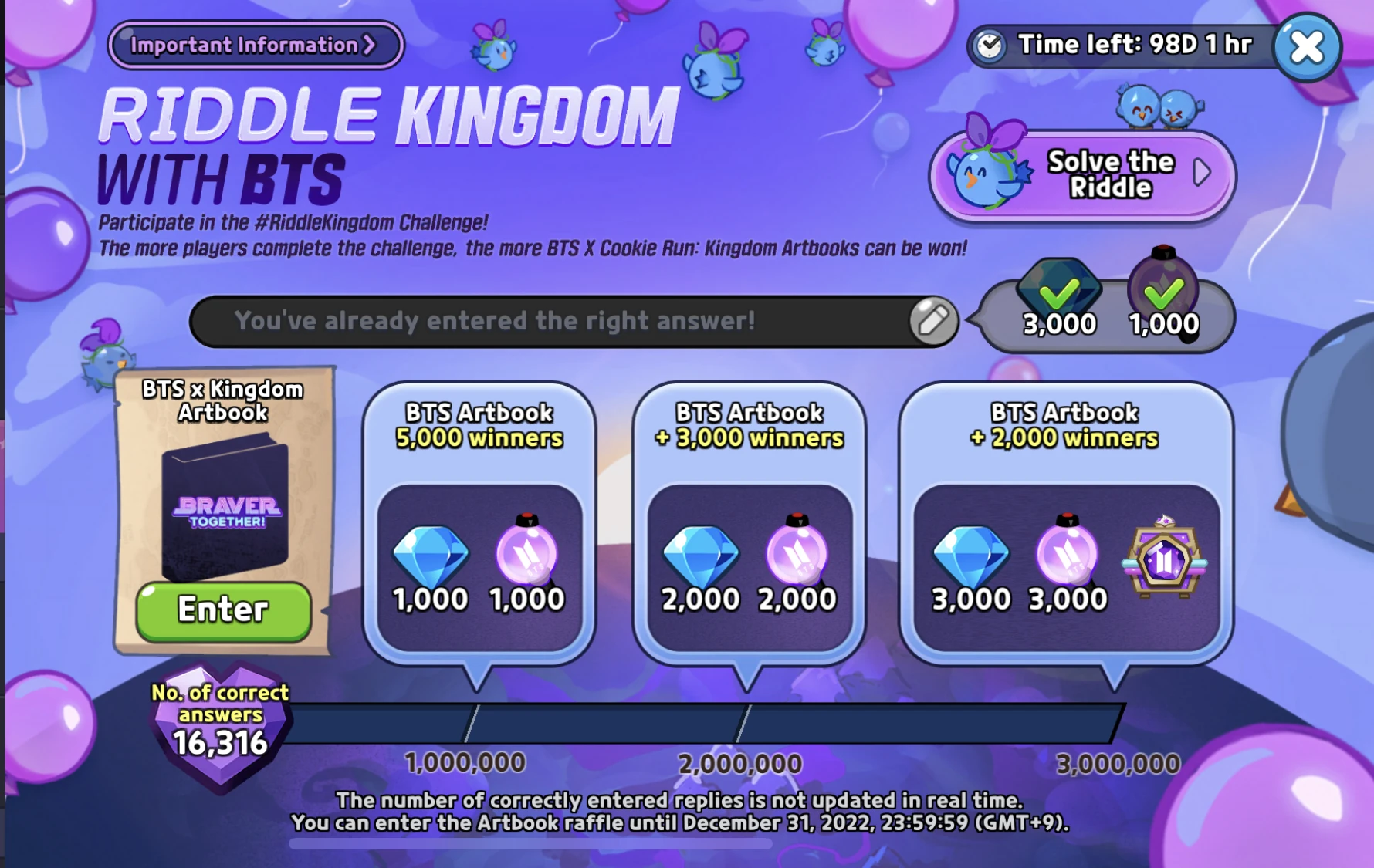
Task: Select the purple heart showing number of correct answers
Action: 220,725
